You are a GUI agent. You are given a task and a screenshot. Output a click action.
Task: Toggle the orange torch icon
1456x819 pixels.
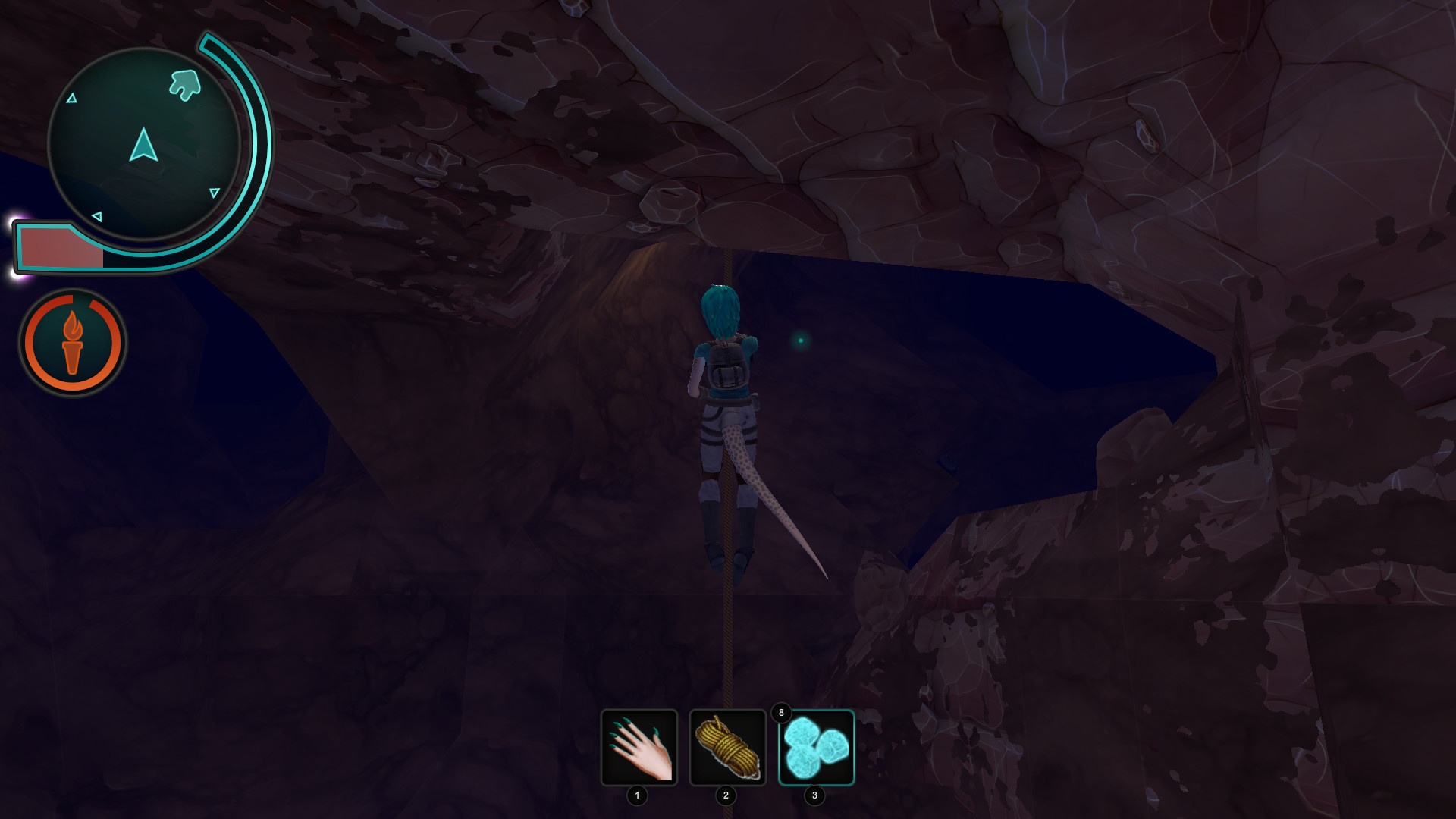click(73, 343)
